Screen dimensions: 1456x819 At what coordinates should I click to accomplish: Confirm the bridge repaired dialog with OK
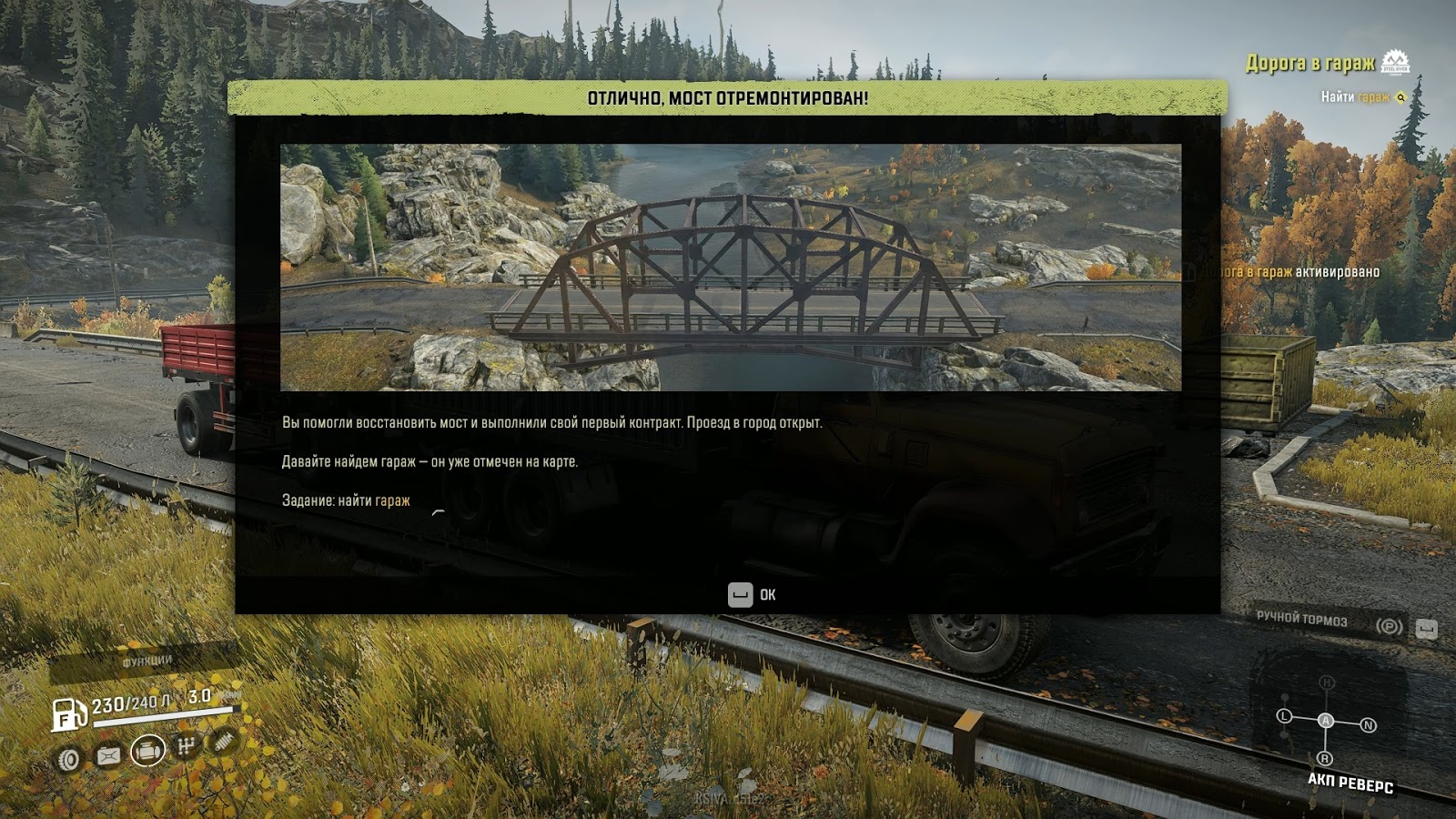tap(752, 595)
